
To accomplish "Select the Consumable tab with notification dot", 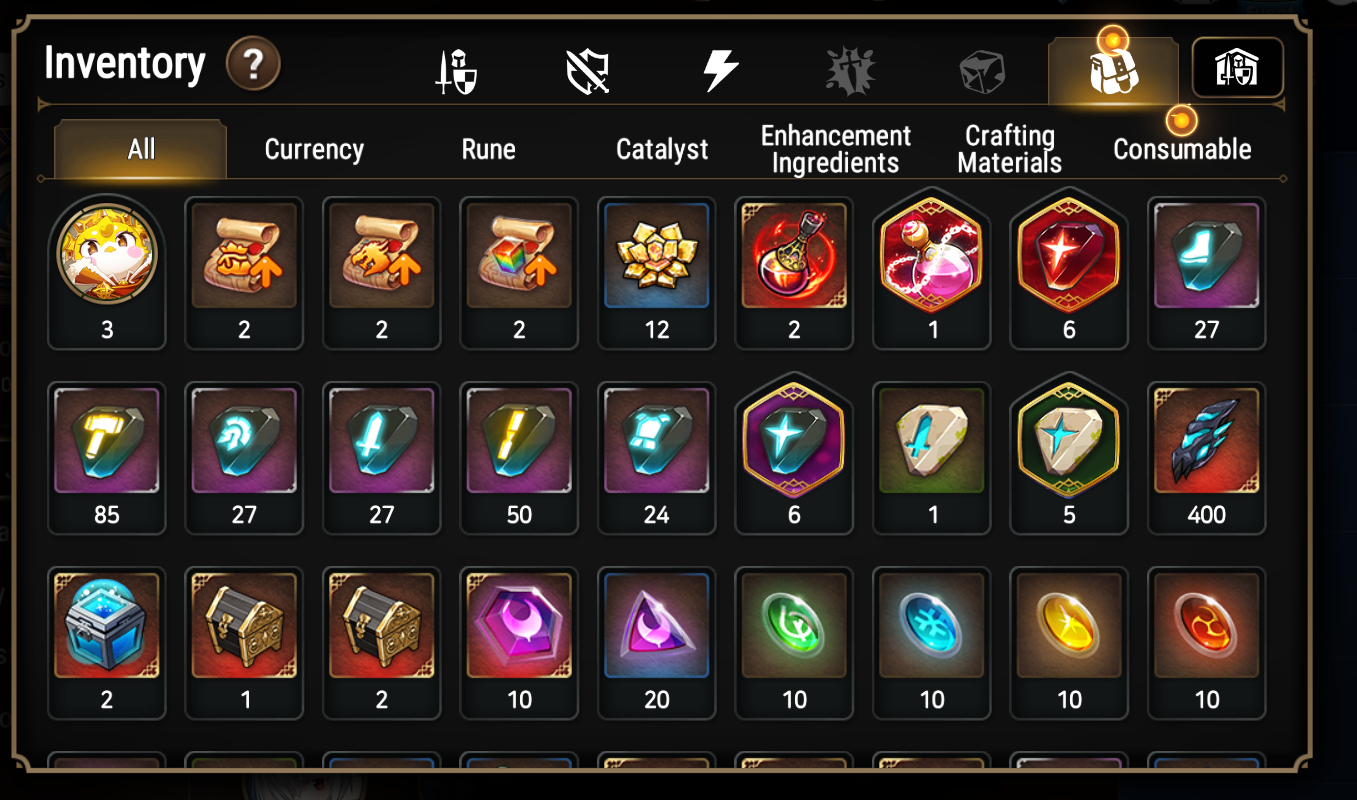I will (1182, 148).
